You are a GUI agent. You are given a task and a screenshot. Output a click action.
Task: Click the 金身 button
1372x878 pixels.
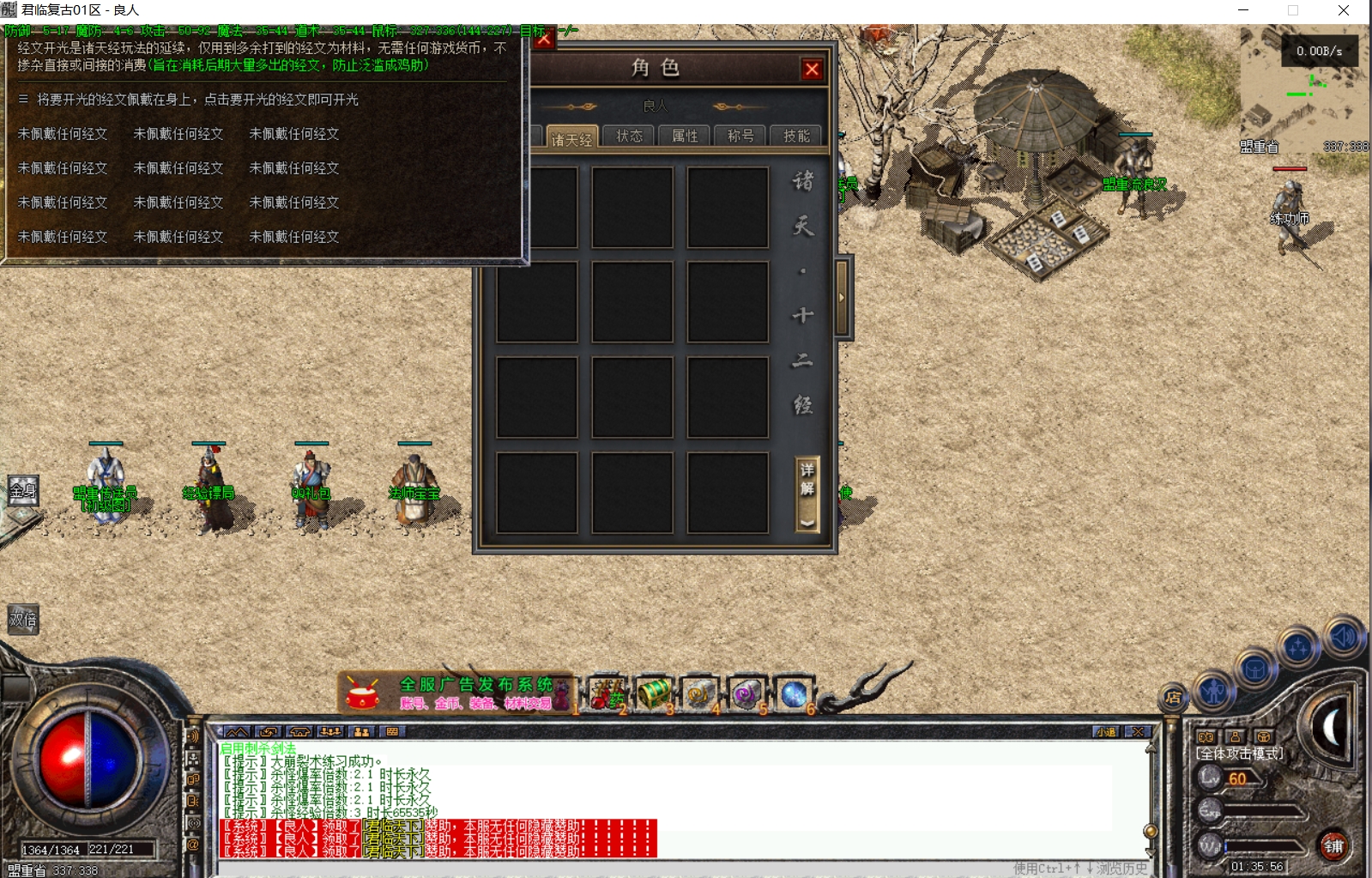point(23,491)
